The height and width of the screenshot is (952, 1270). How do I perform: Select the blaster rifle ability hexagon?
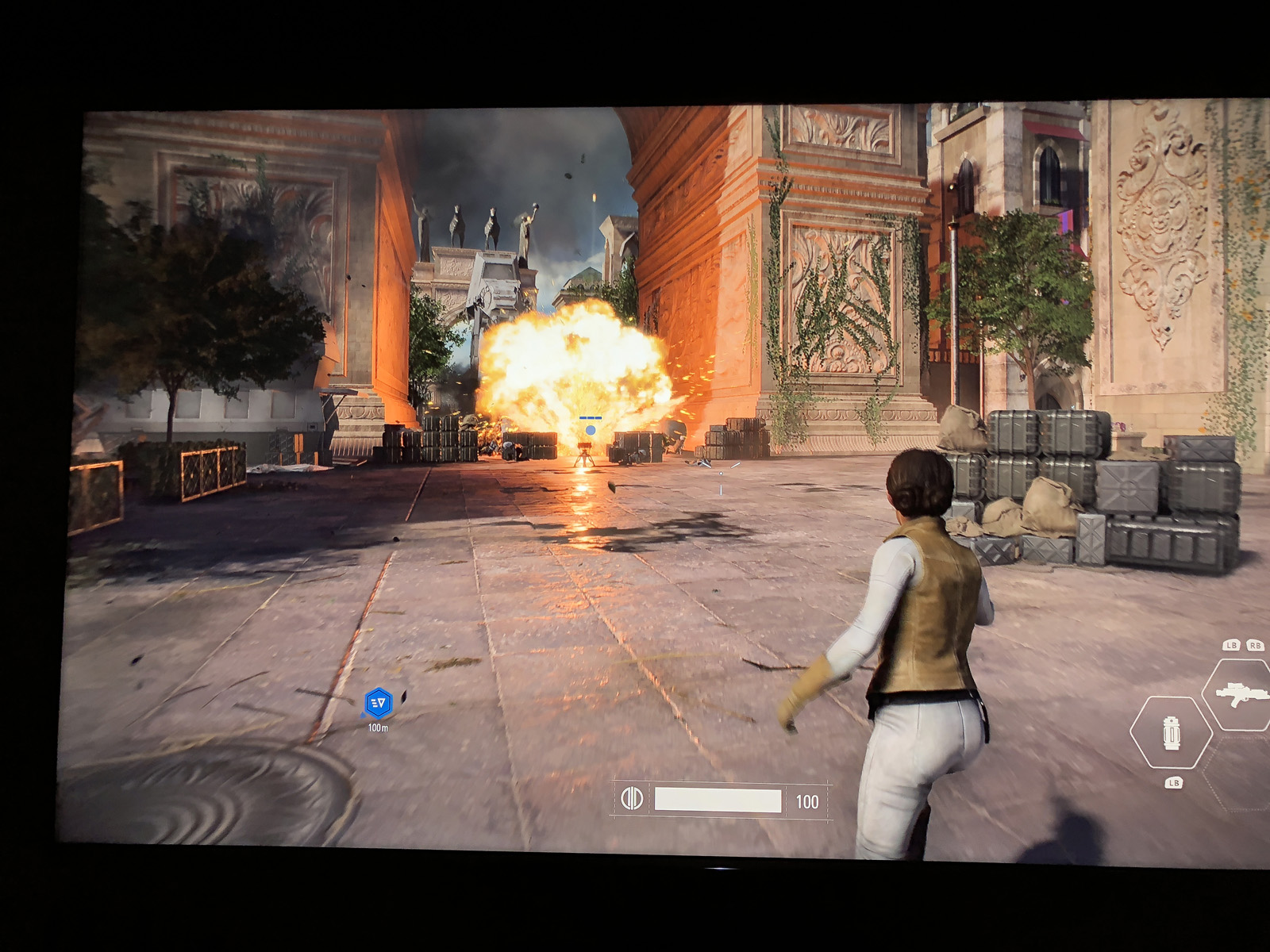click(x=1240, y=693)
